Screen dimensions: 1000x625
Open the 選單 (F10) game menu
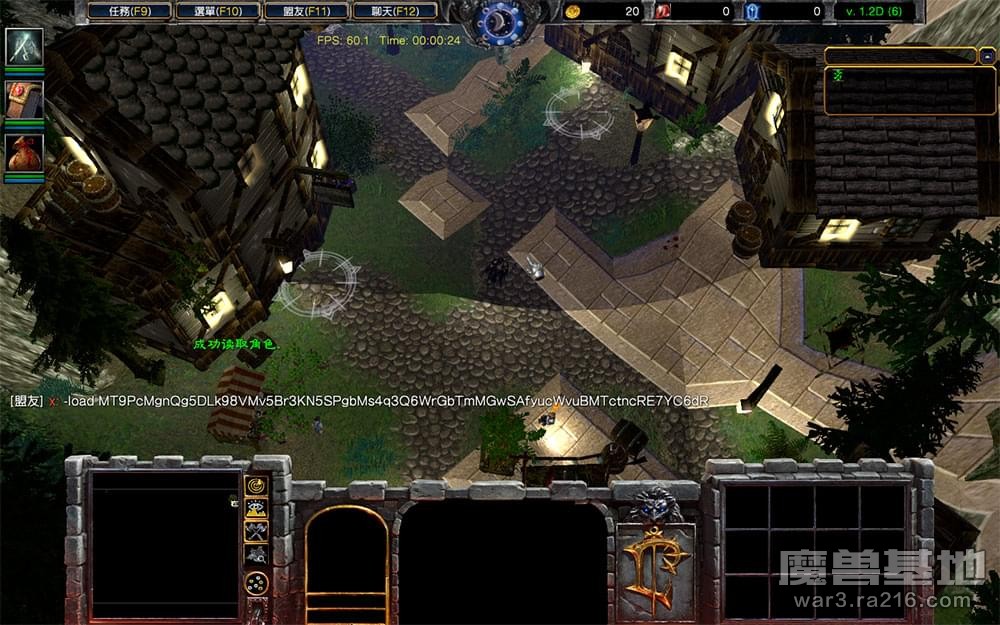[218, 11]
